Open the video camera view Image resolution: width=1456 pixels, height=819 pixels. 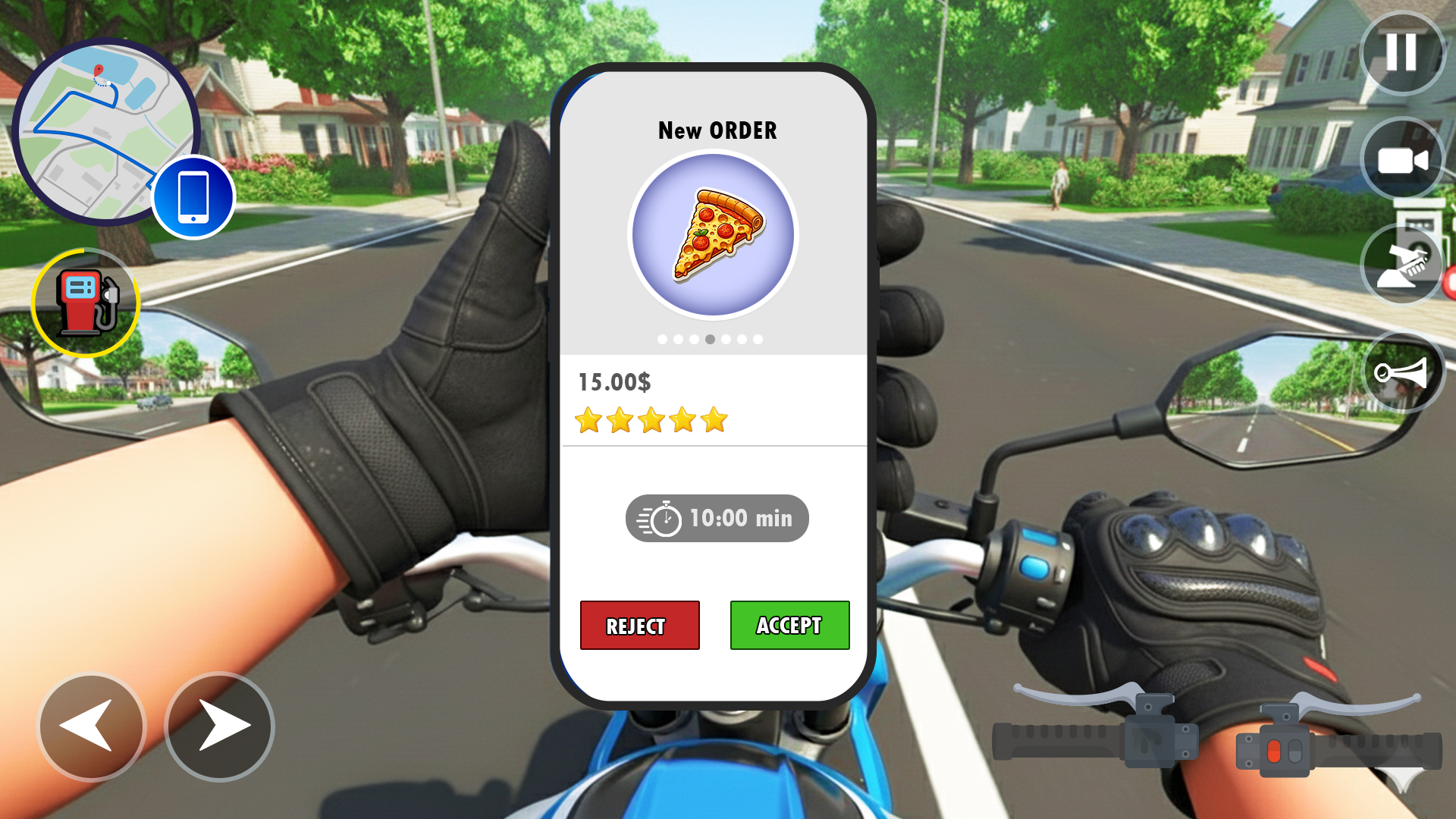pos(1401,158)
